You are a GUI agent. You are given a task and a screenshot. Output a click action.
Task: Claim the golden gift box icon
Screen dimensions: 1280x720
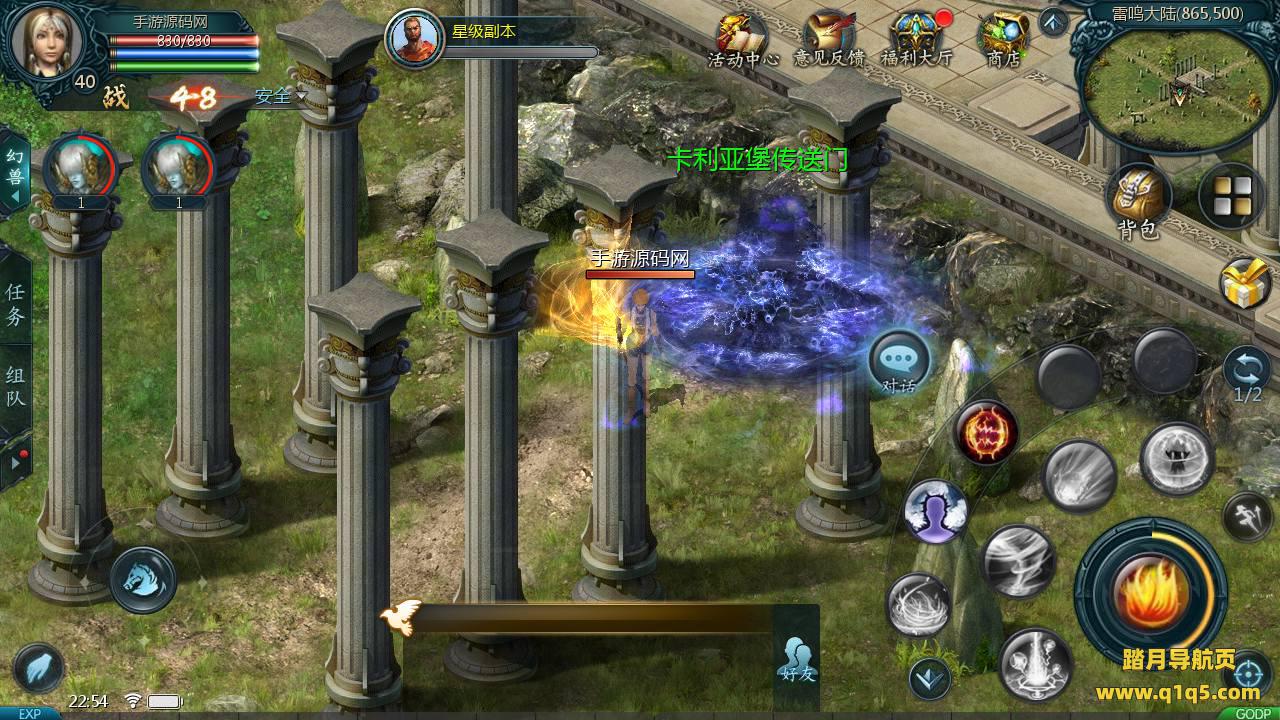tap(1245, 283)
